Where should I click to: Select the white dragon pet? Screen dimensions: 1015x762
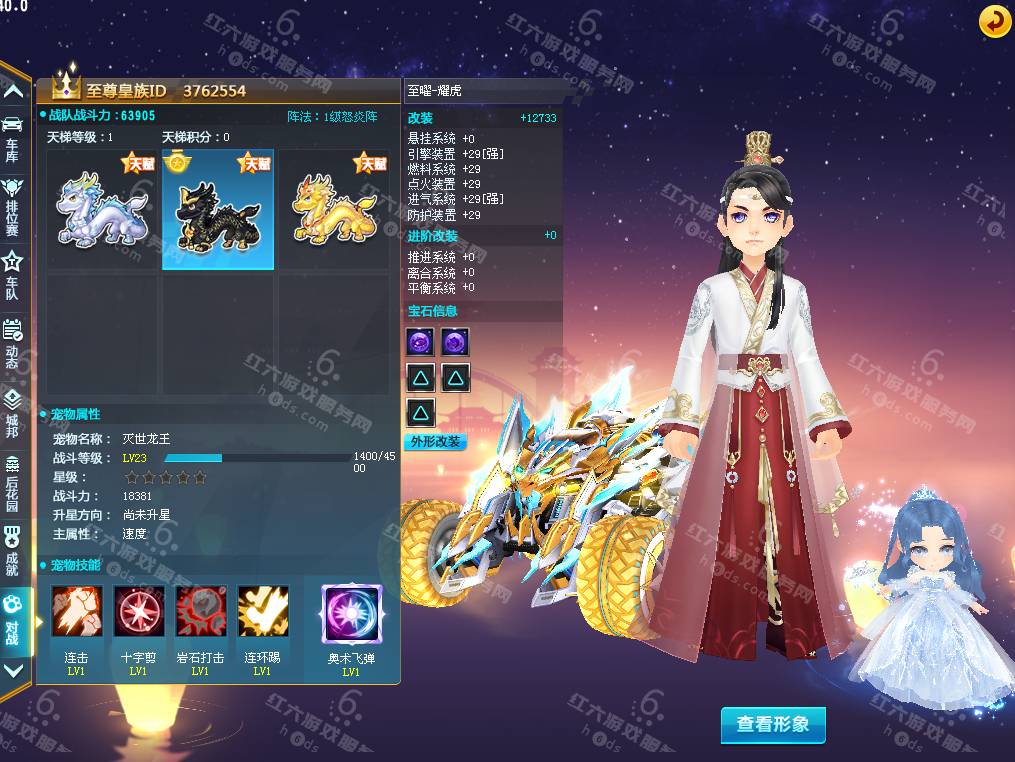pos(103,210)
